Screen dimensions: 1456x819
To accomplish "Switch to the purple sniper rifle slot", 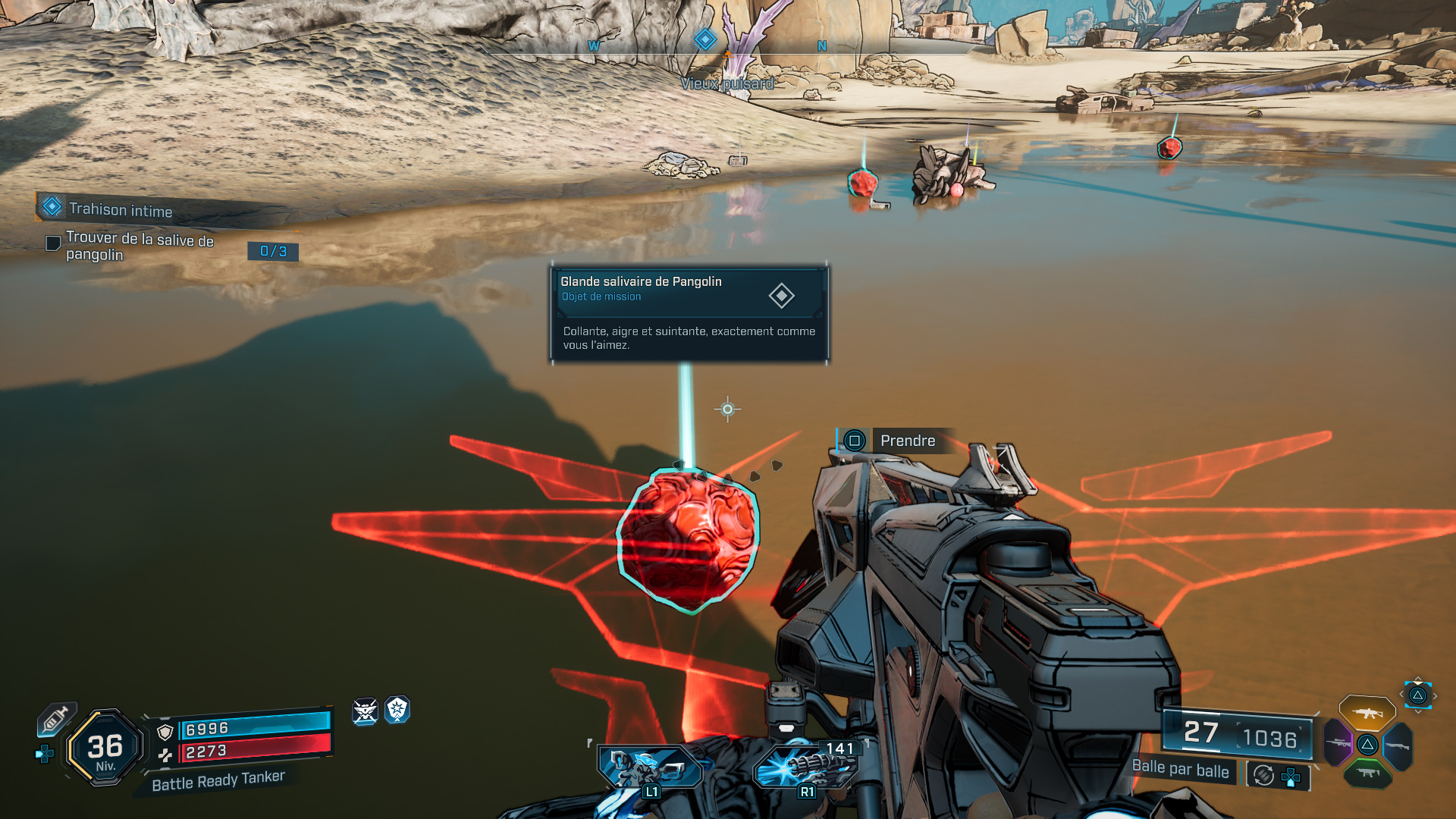I will pyautogui.click(x=1338, y=742).
